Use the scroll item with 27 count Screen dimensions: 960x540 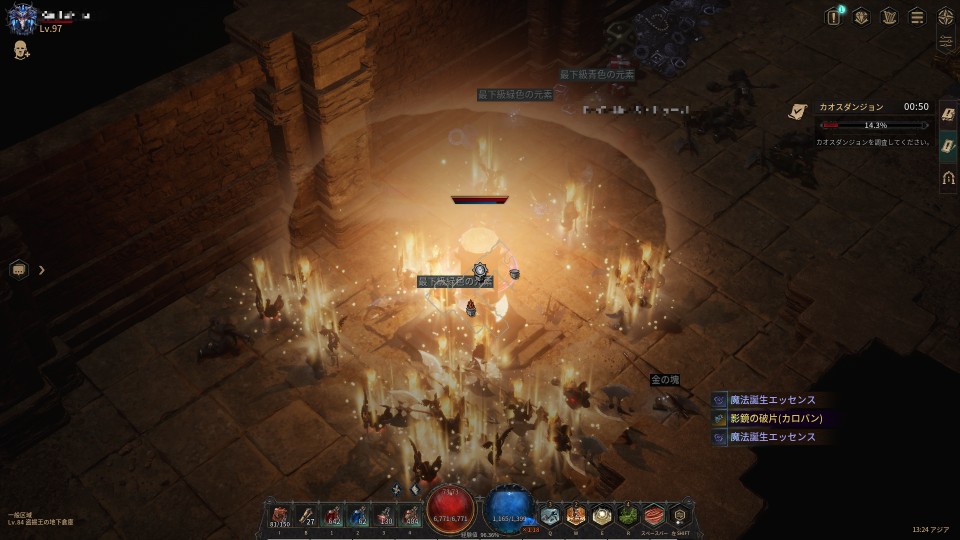tap(305, 515)
